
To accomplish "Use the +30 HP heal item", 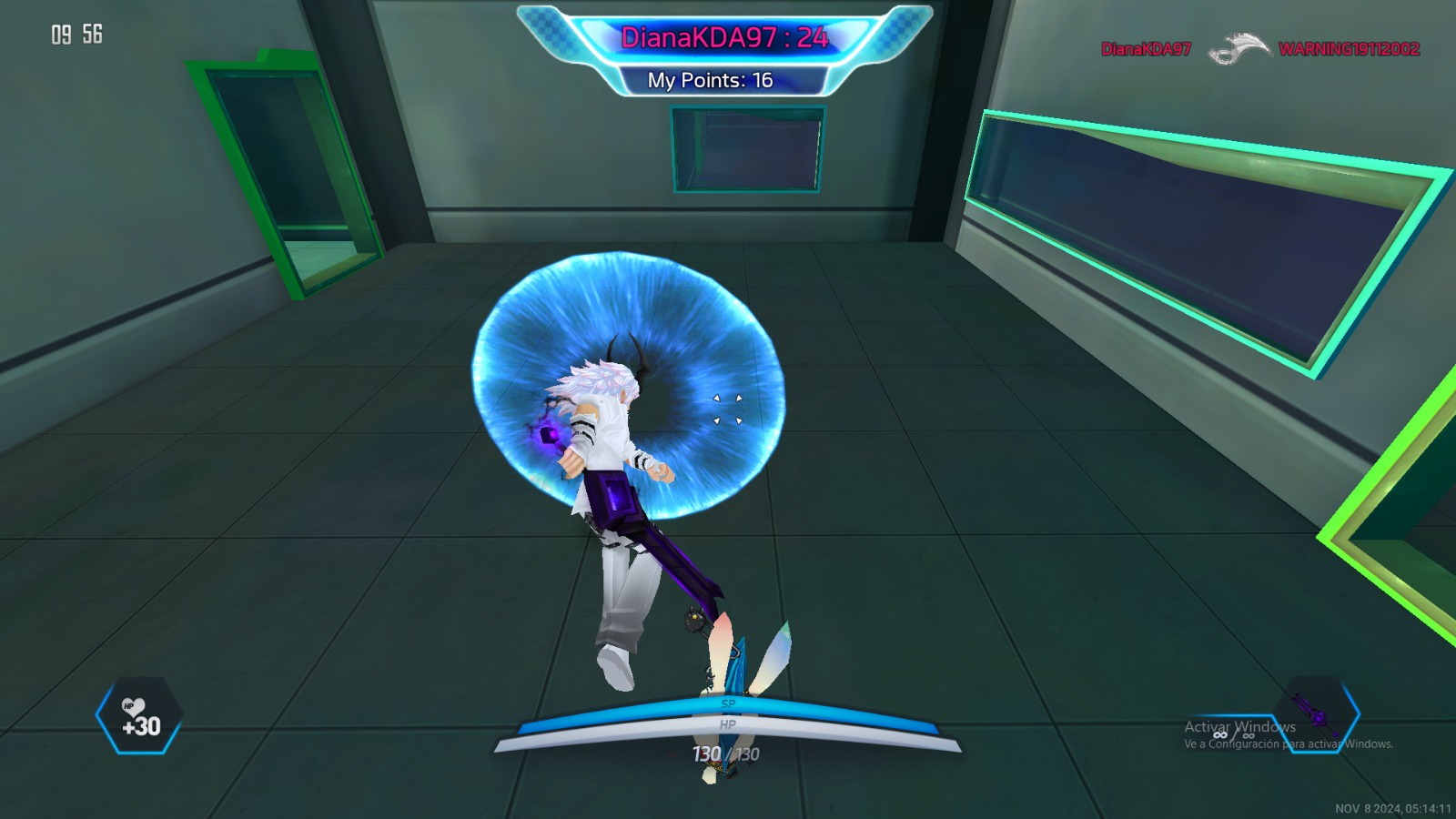I will tap(139, 716).
